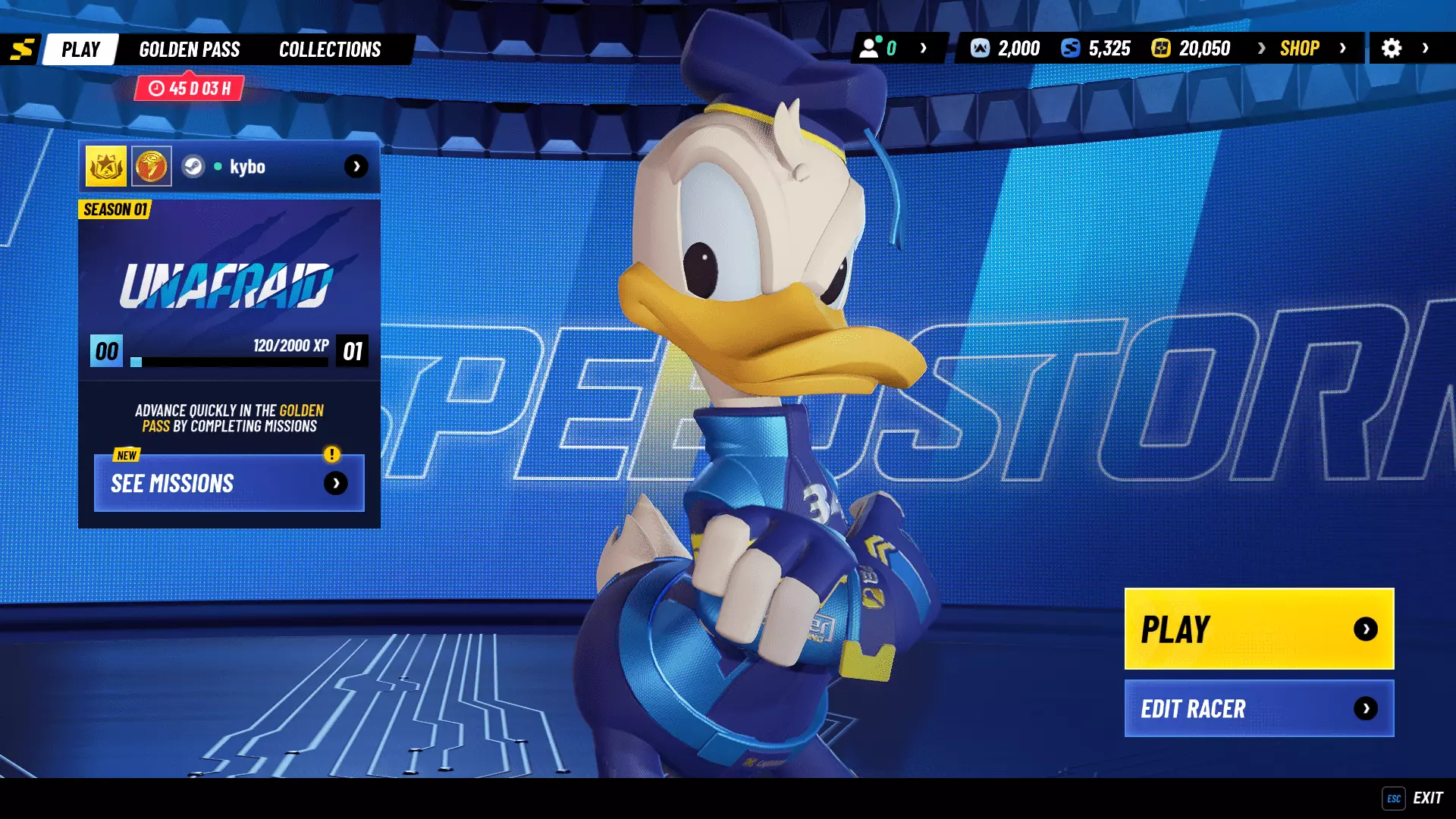The width and height of the screenshot is (1456, 819).
Task: Open See Missions
Action: (x=229, y=483)
